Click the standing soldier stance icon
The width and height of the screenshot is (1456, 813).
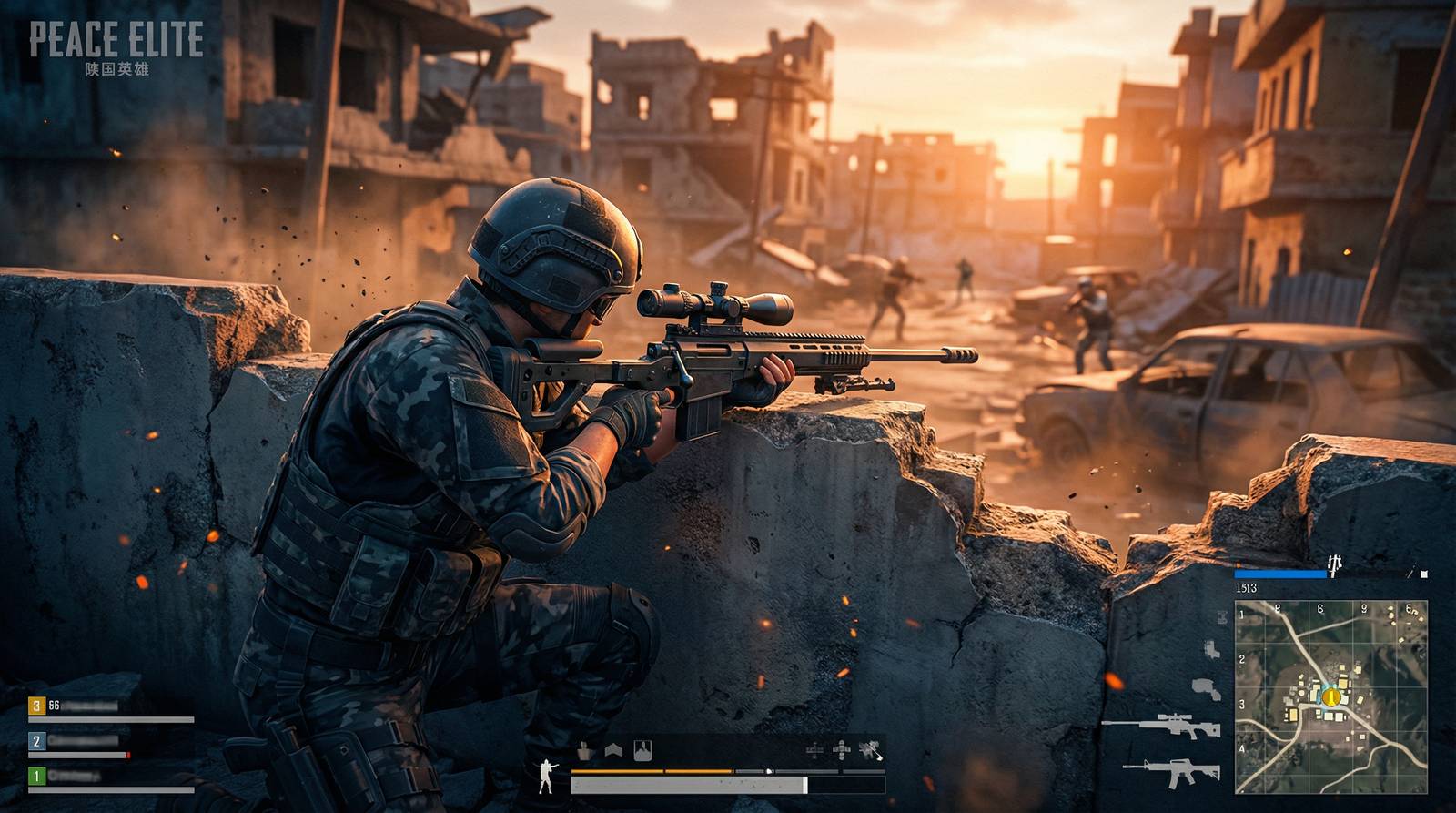546,776
